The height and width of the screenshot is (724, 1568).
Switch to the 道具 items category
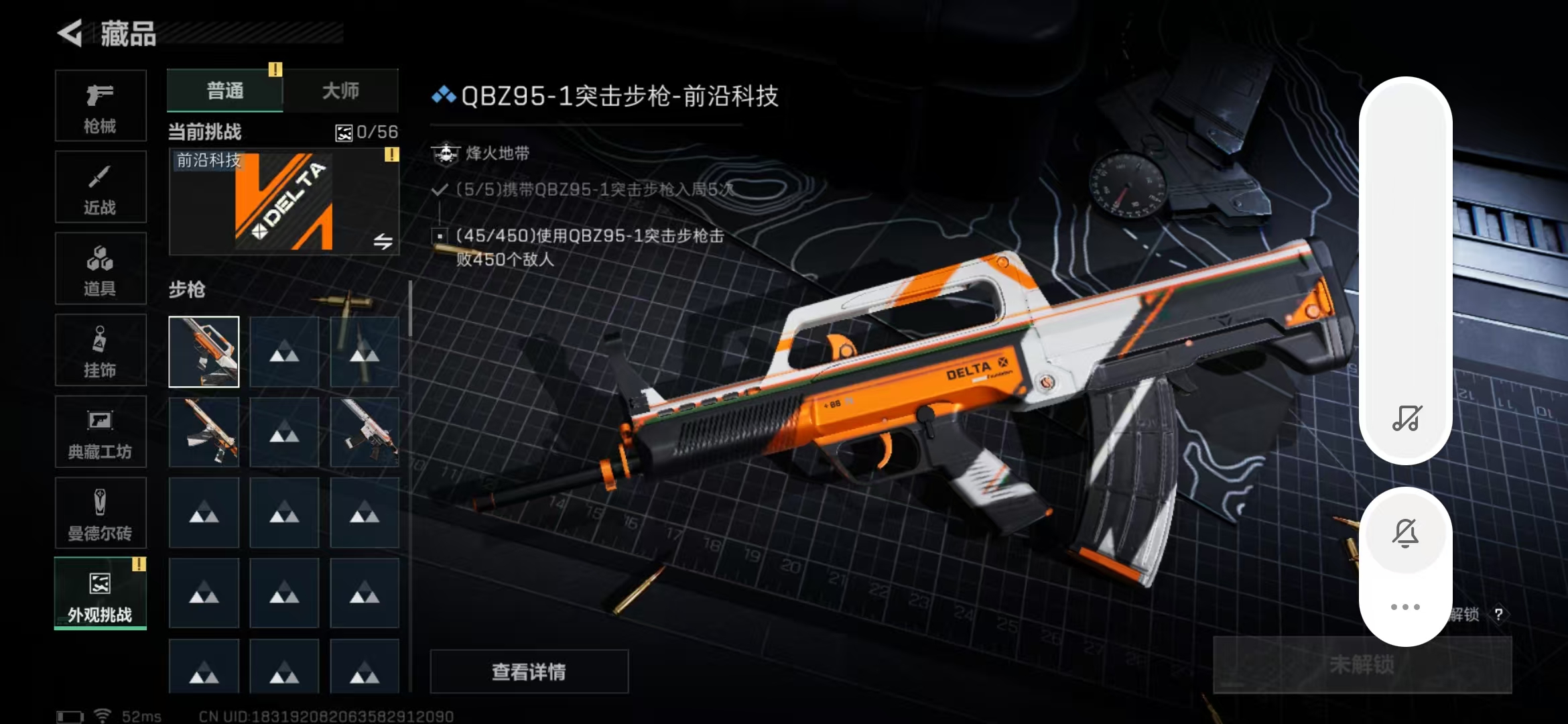(101, 269)
